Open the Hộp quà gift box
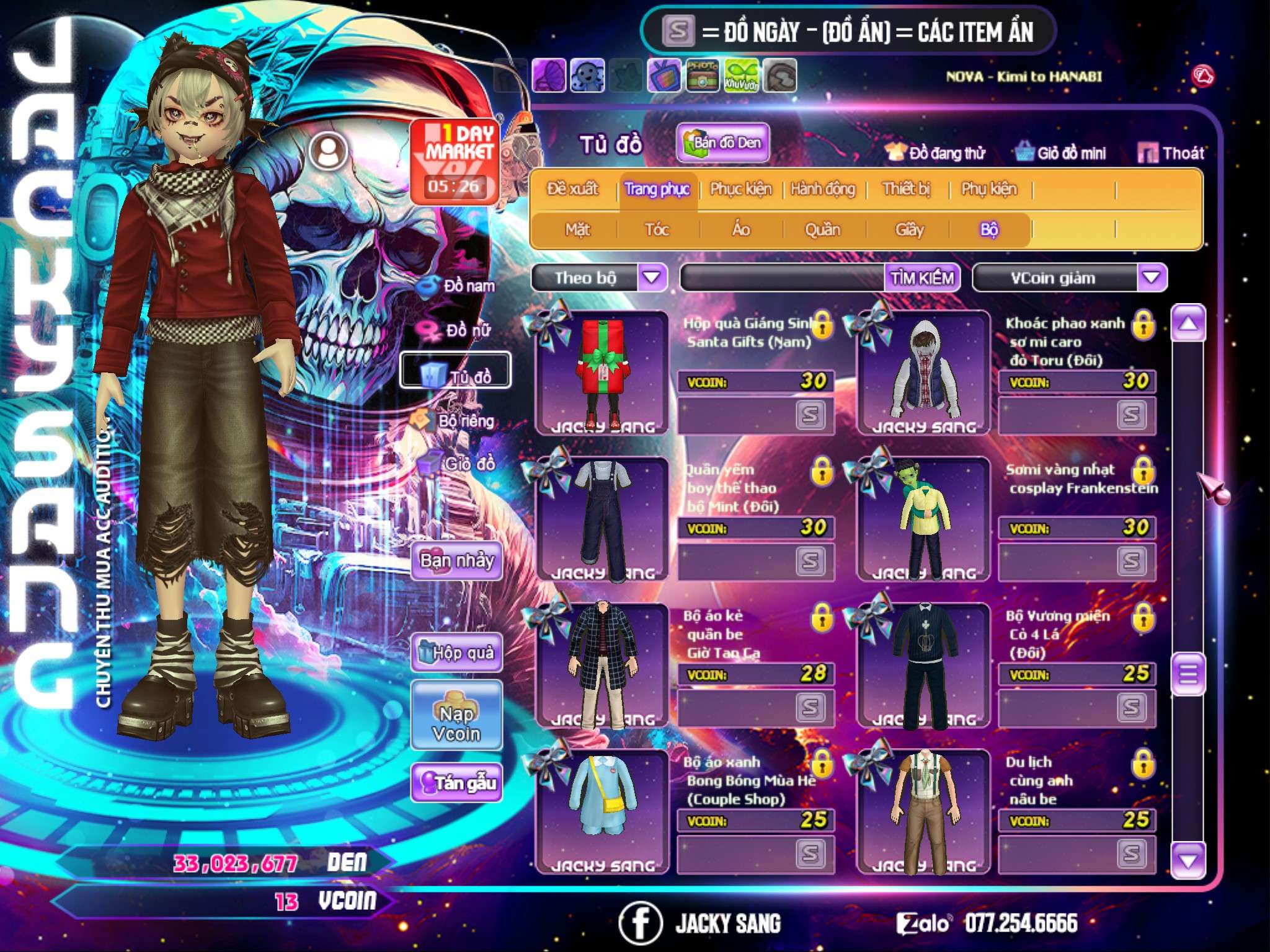1270x952 pixels. coord(457,653)
